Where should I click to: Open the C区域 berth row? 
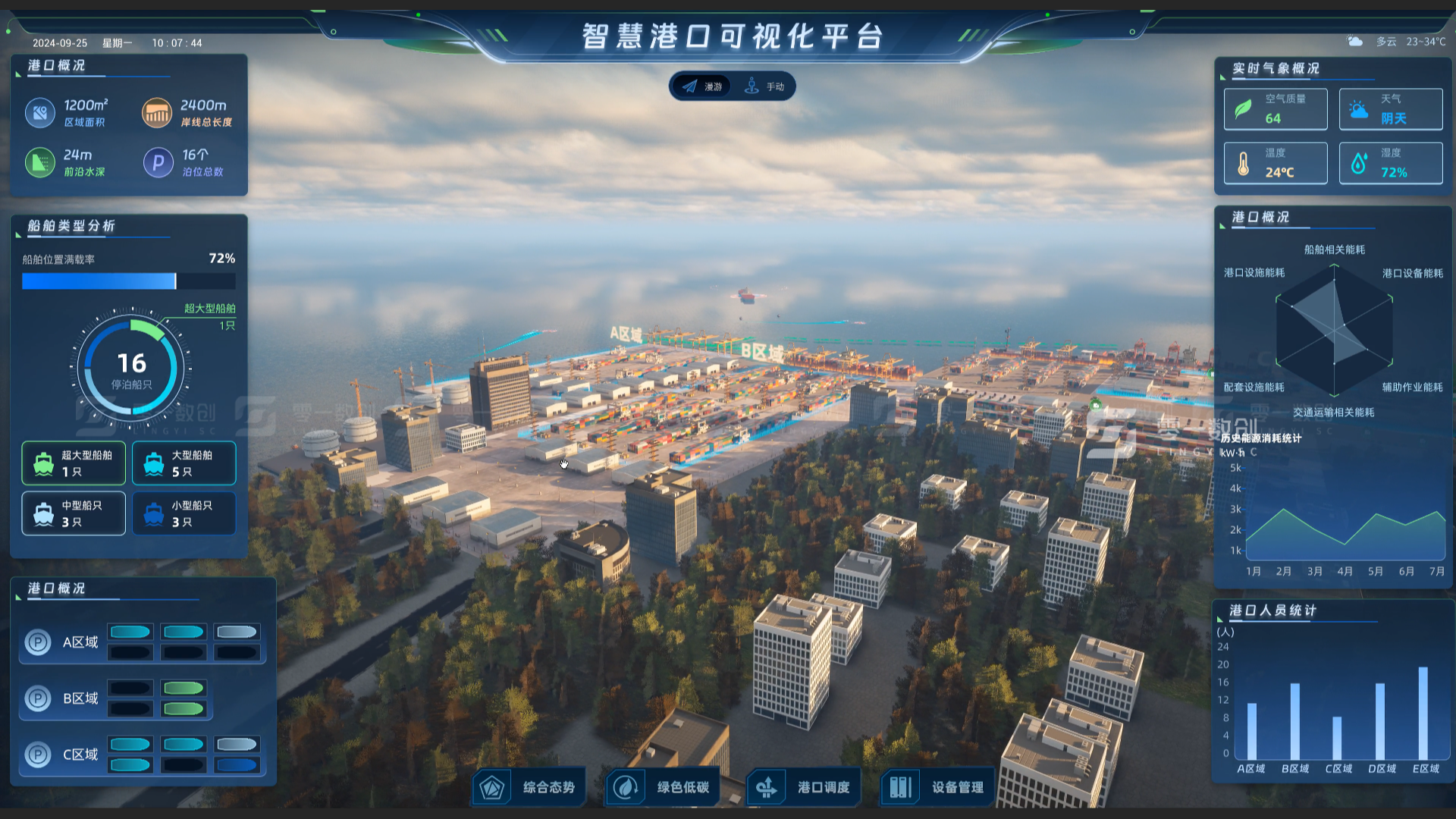[143, 755]
